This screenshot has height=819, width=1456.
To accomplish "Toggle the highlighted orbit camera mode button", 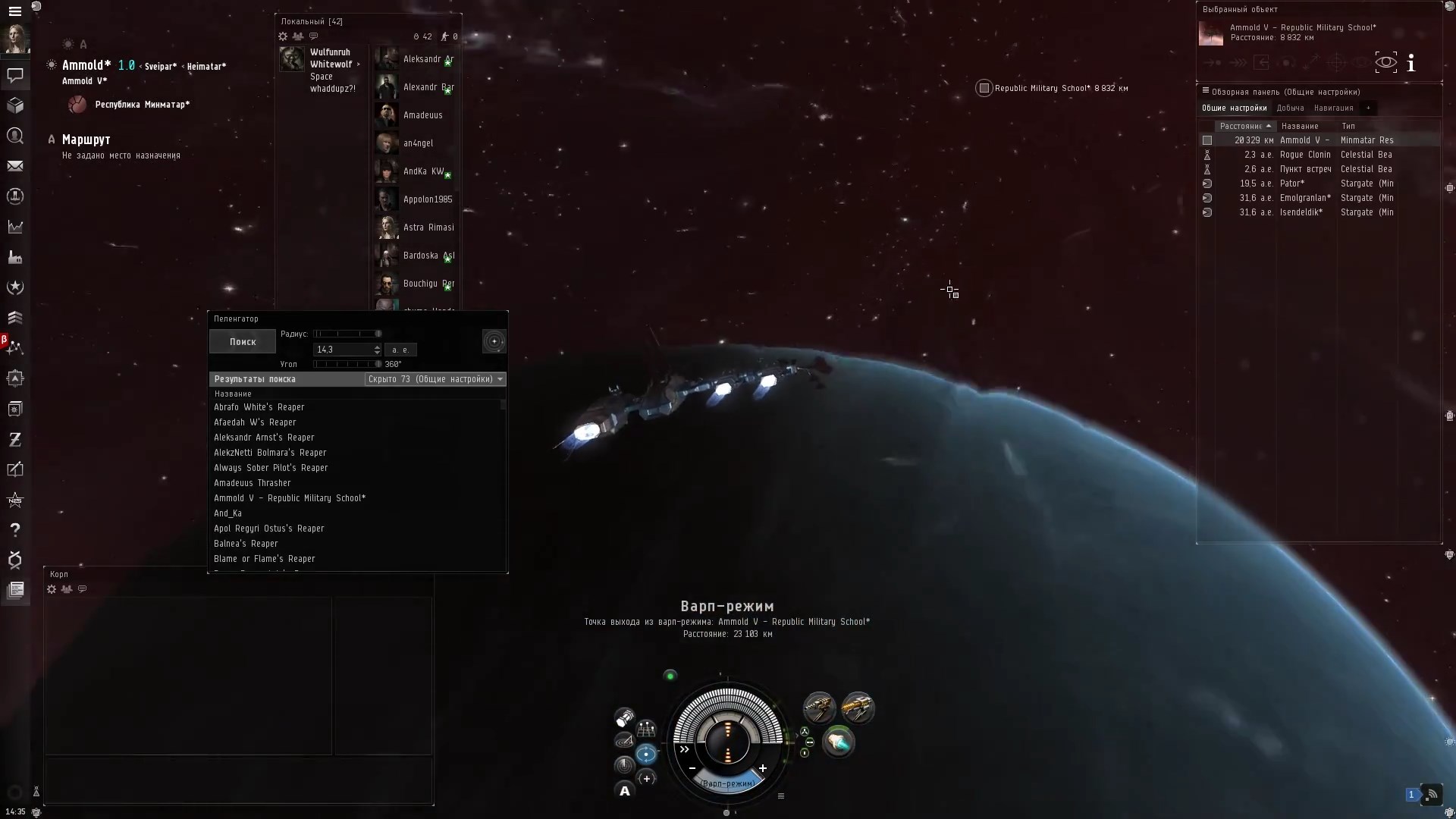I will tap(646, 754).
